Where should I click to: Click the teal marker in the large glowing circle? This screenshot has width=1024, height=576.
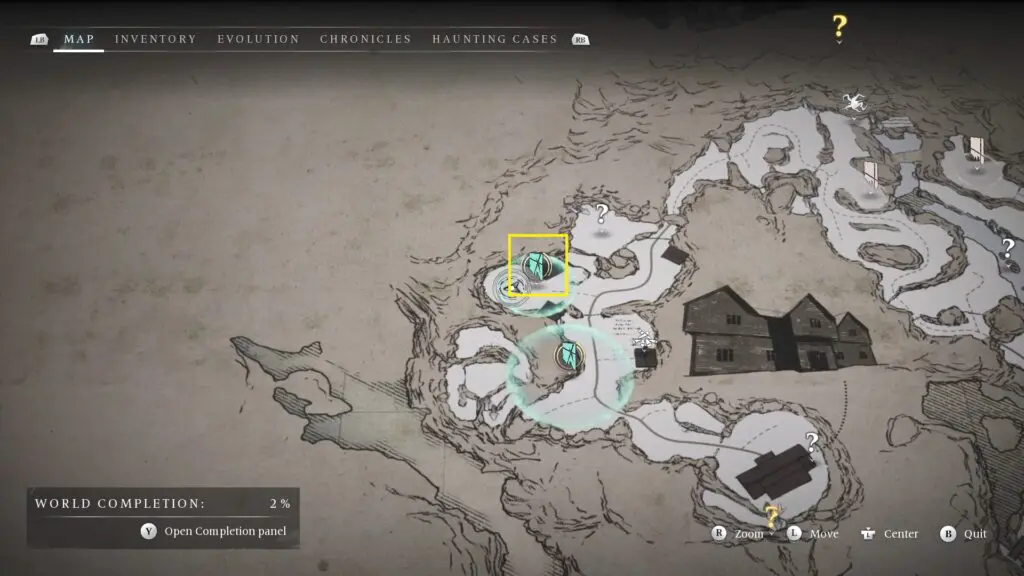point(570,354)
